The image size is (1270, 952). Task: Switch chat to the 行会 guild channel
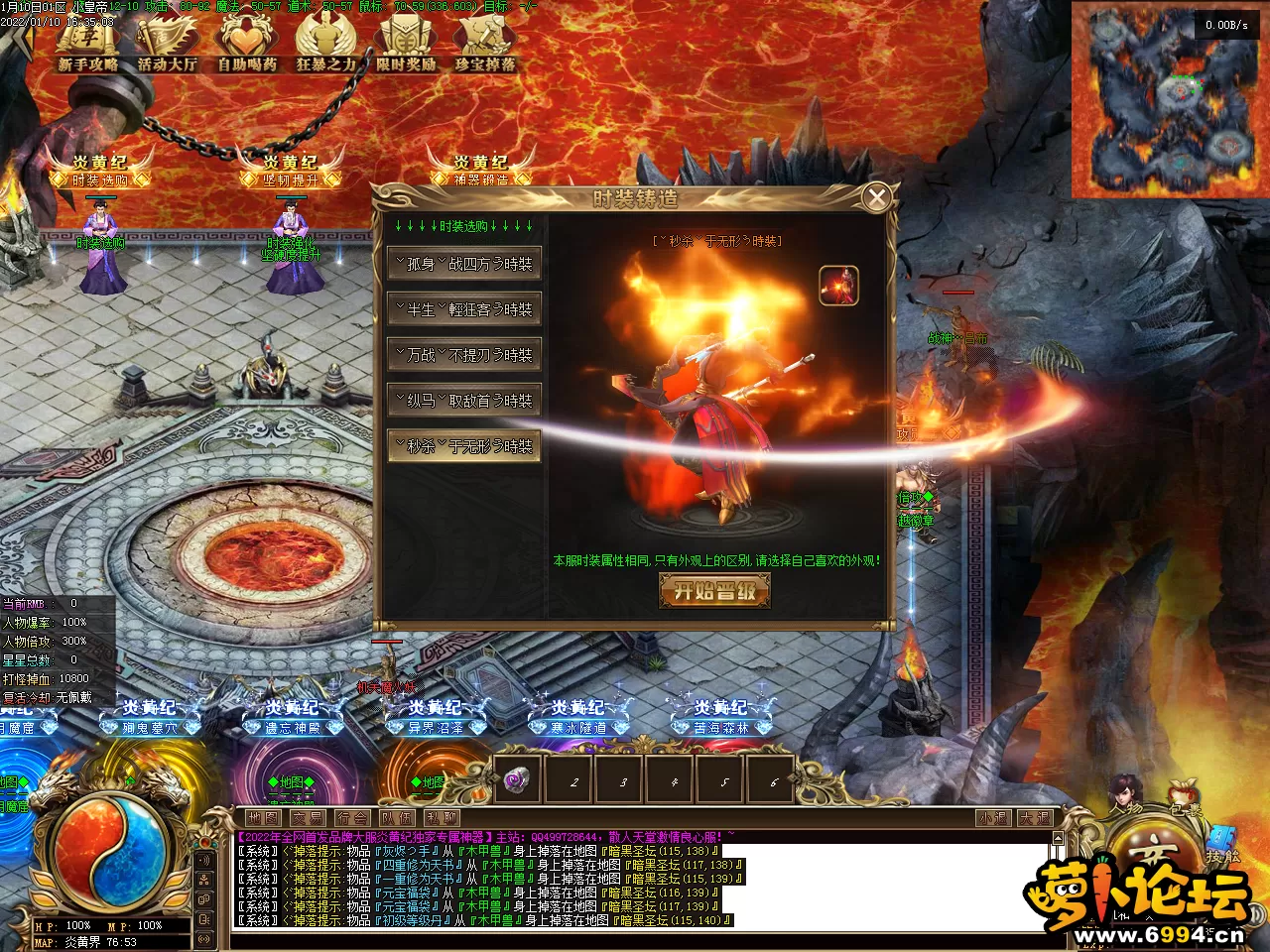coord(352,818)
